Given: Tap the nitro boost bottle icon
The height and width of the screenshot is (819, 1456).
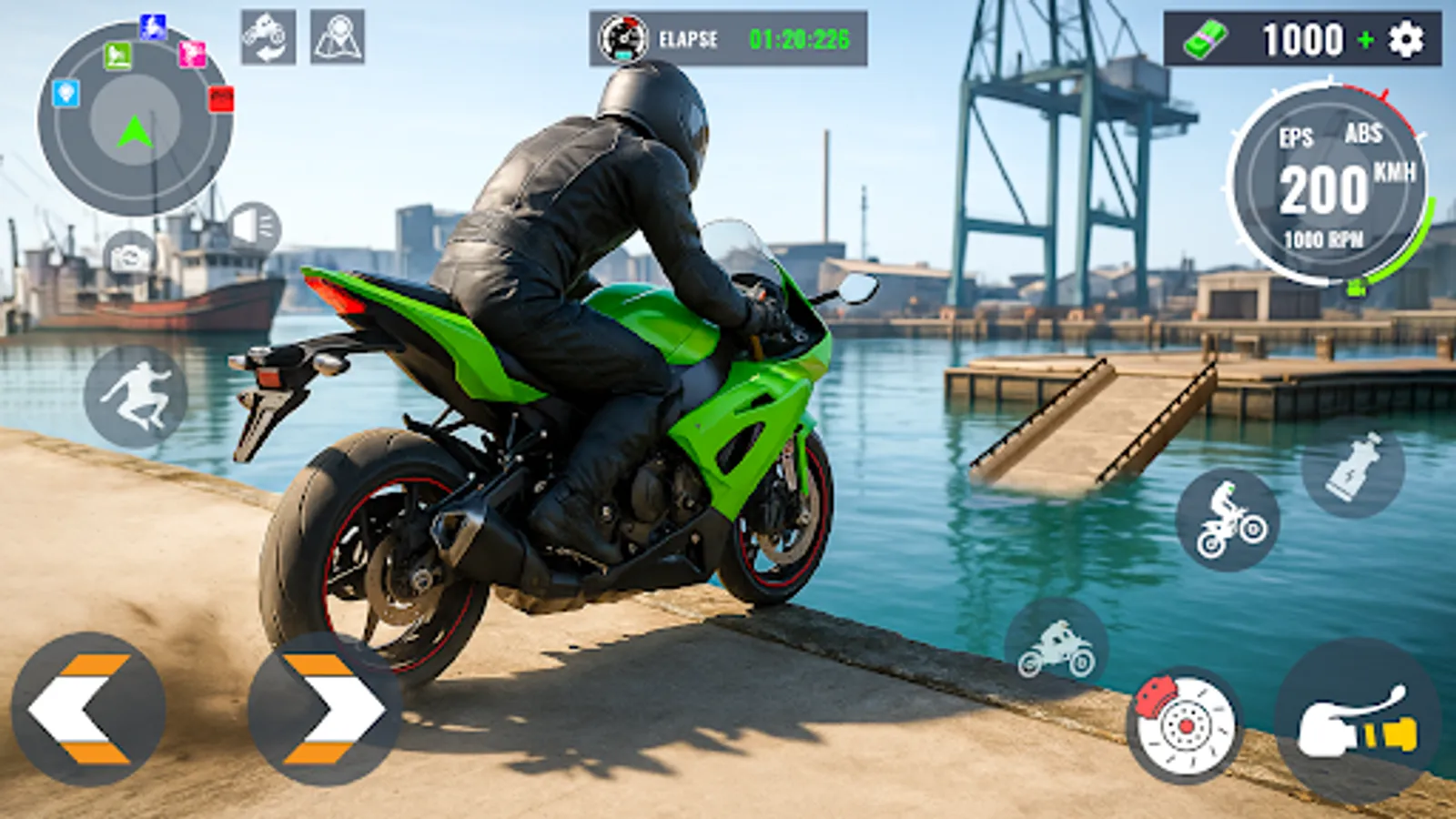Looking at the screenshot, I should (1354, 464).
